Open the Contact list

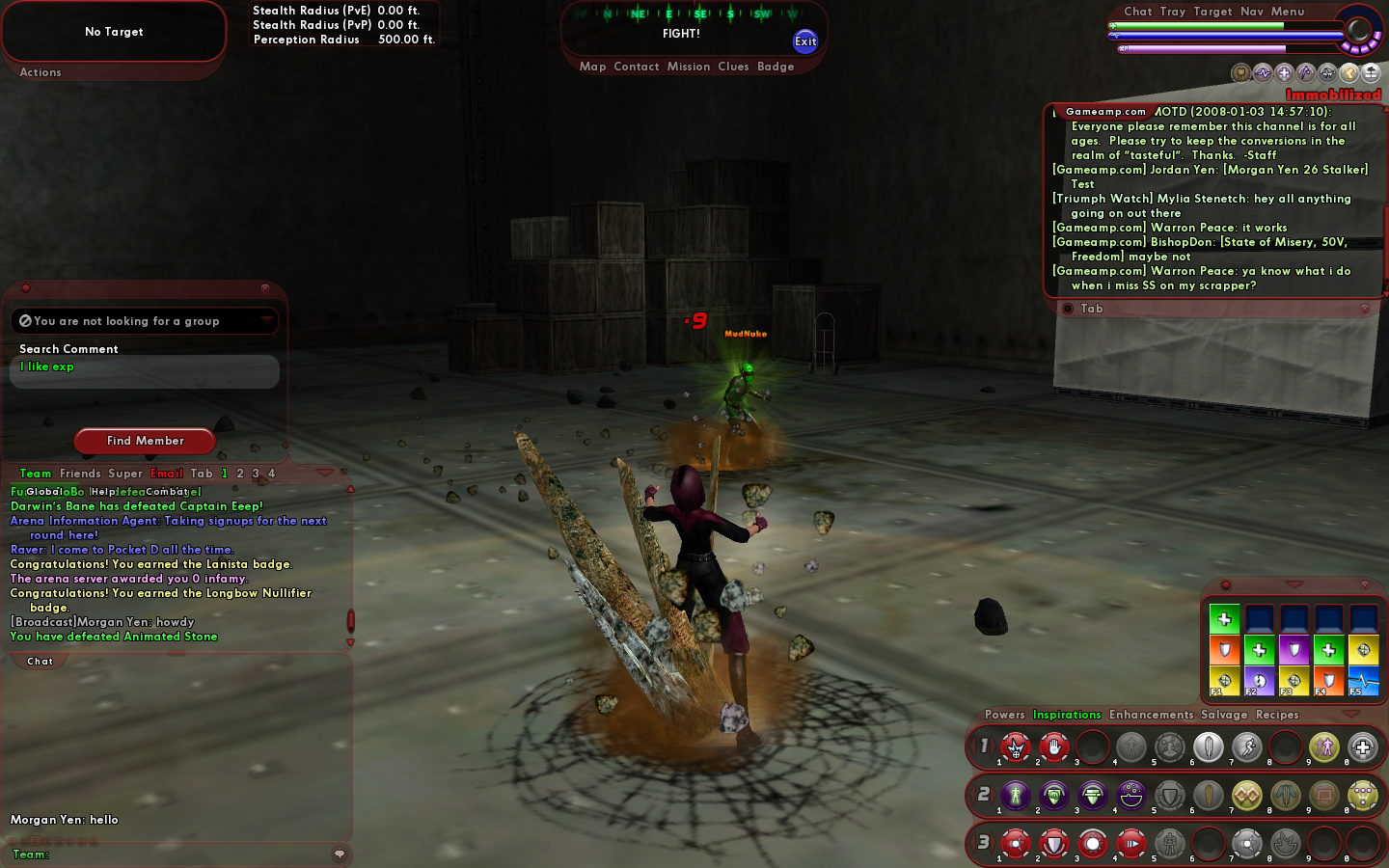(x=636, y=67)
